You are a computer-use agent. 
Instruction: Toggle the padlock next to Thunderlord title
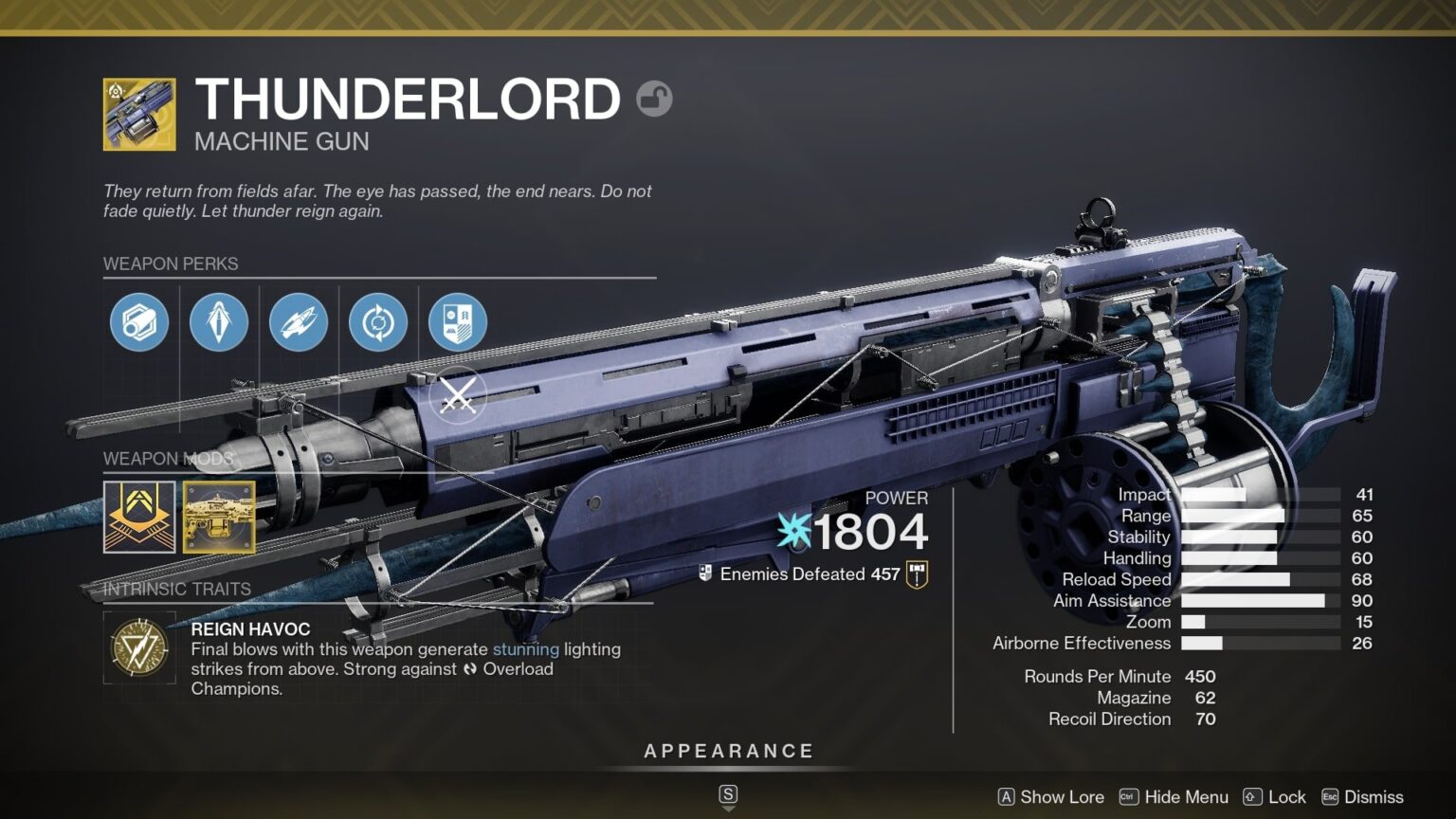click(x=655, y=99)
